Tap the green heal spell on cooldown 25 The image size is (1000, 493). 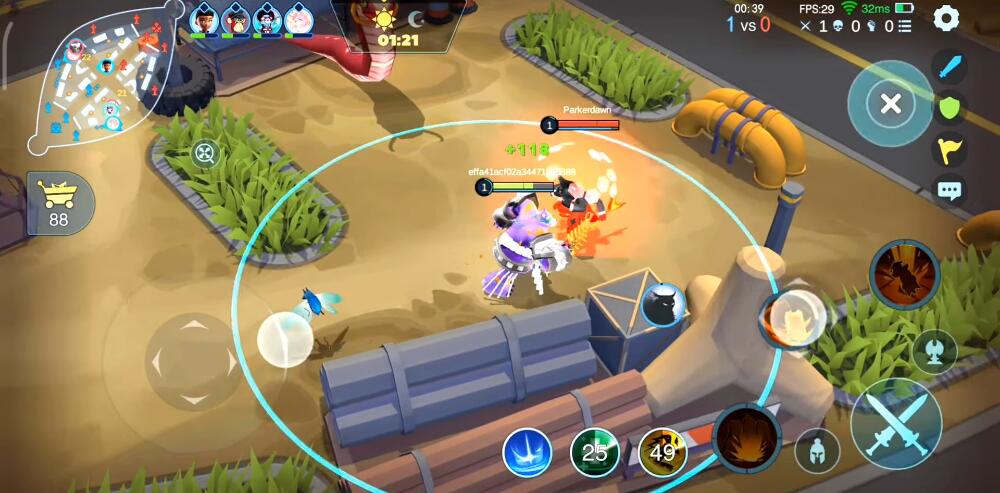(595, 453)
